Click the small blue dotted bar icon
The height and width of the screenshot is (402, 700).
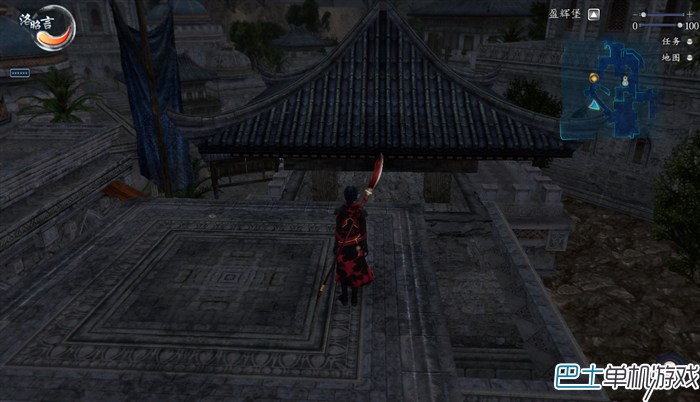click(x=20, y=73)
